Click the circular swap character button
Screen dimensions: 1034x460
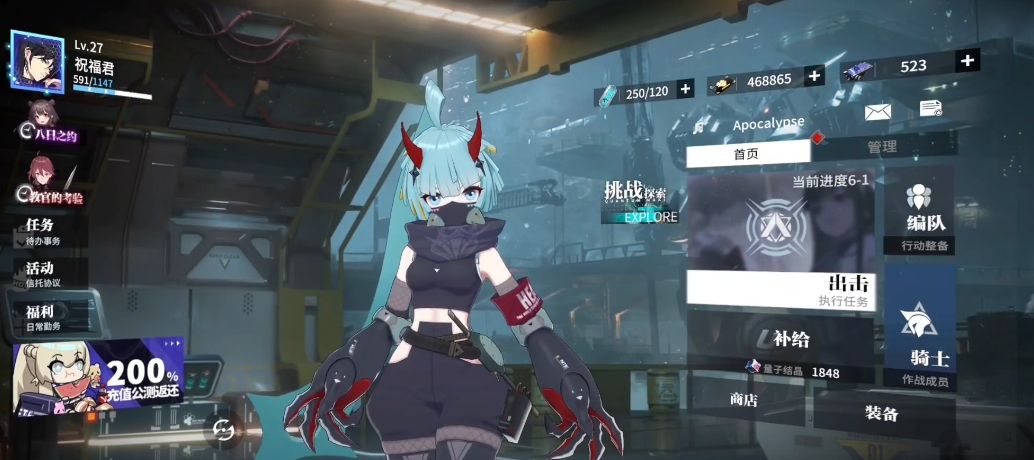point(222,429)
